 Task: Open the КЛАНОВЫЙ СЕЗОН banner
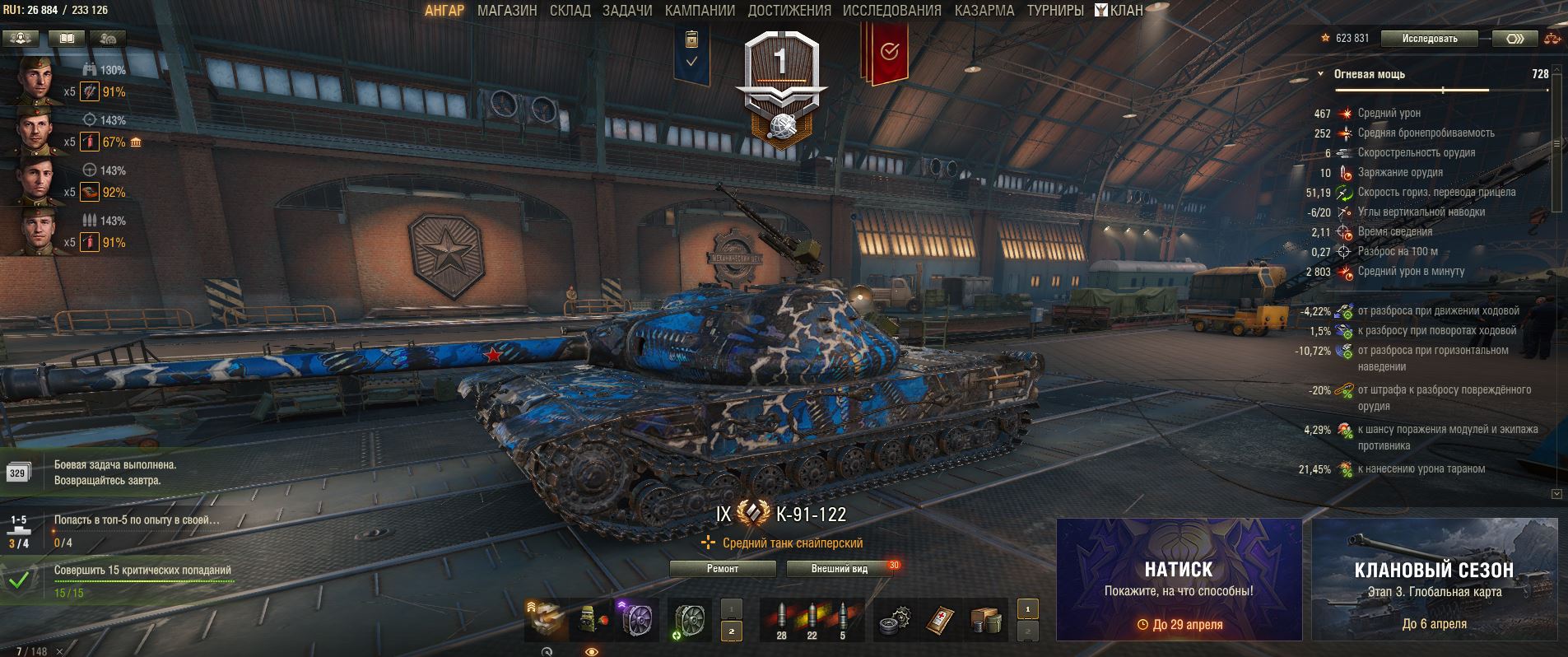pos(1434,579)
